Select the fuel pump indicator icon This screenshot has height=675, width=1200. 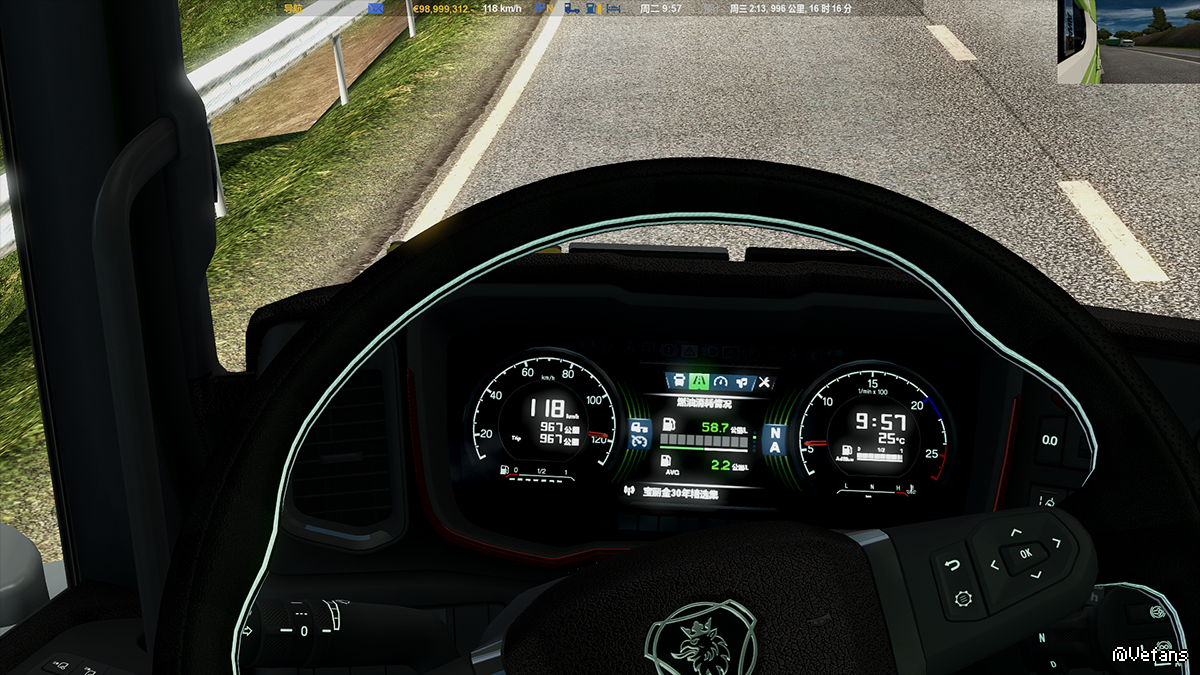(x=591, y=8)
